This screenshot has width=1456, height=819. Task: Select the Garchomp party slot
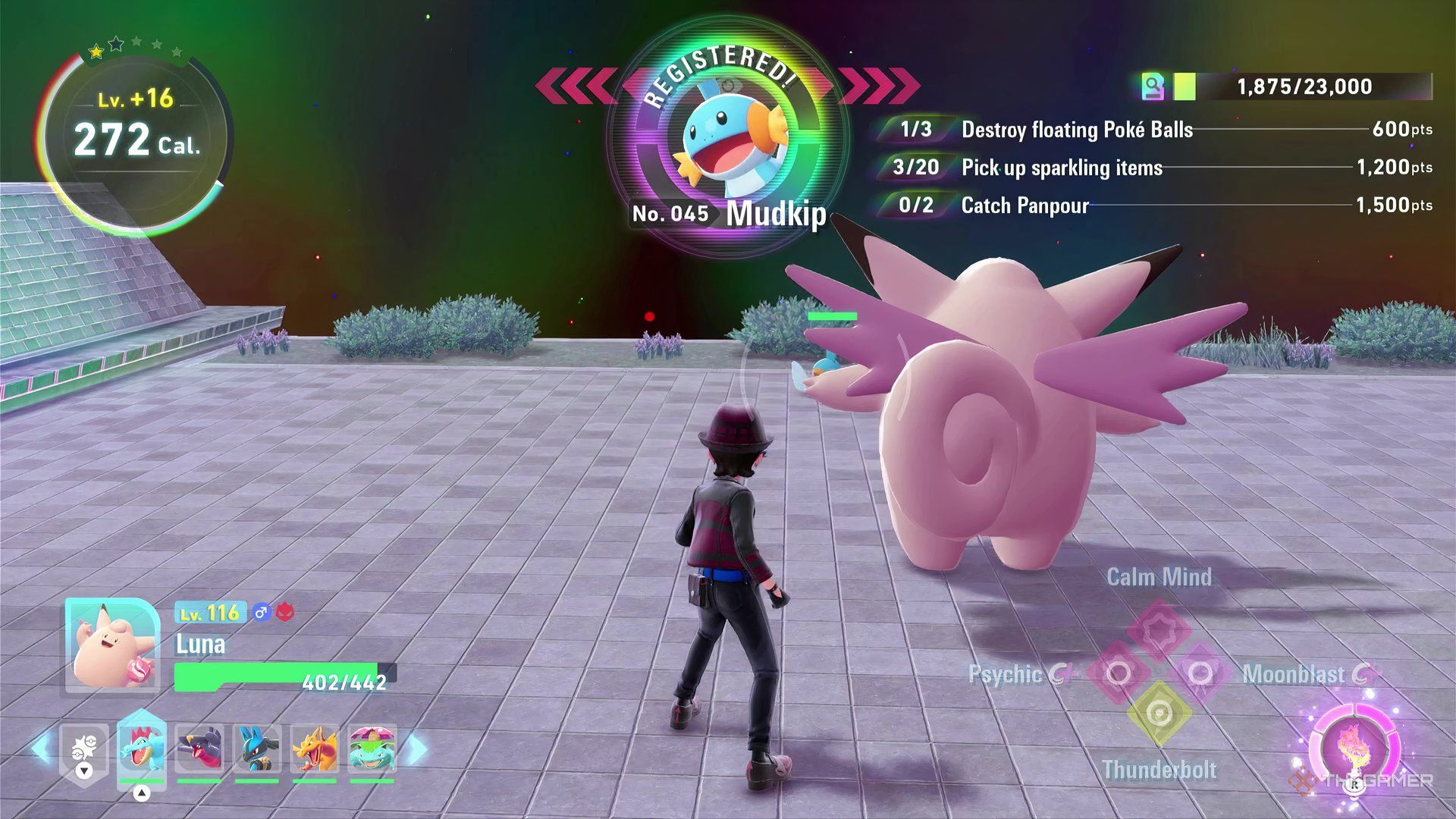coord(199,748)
